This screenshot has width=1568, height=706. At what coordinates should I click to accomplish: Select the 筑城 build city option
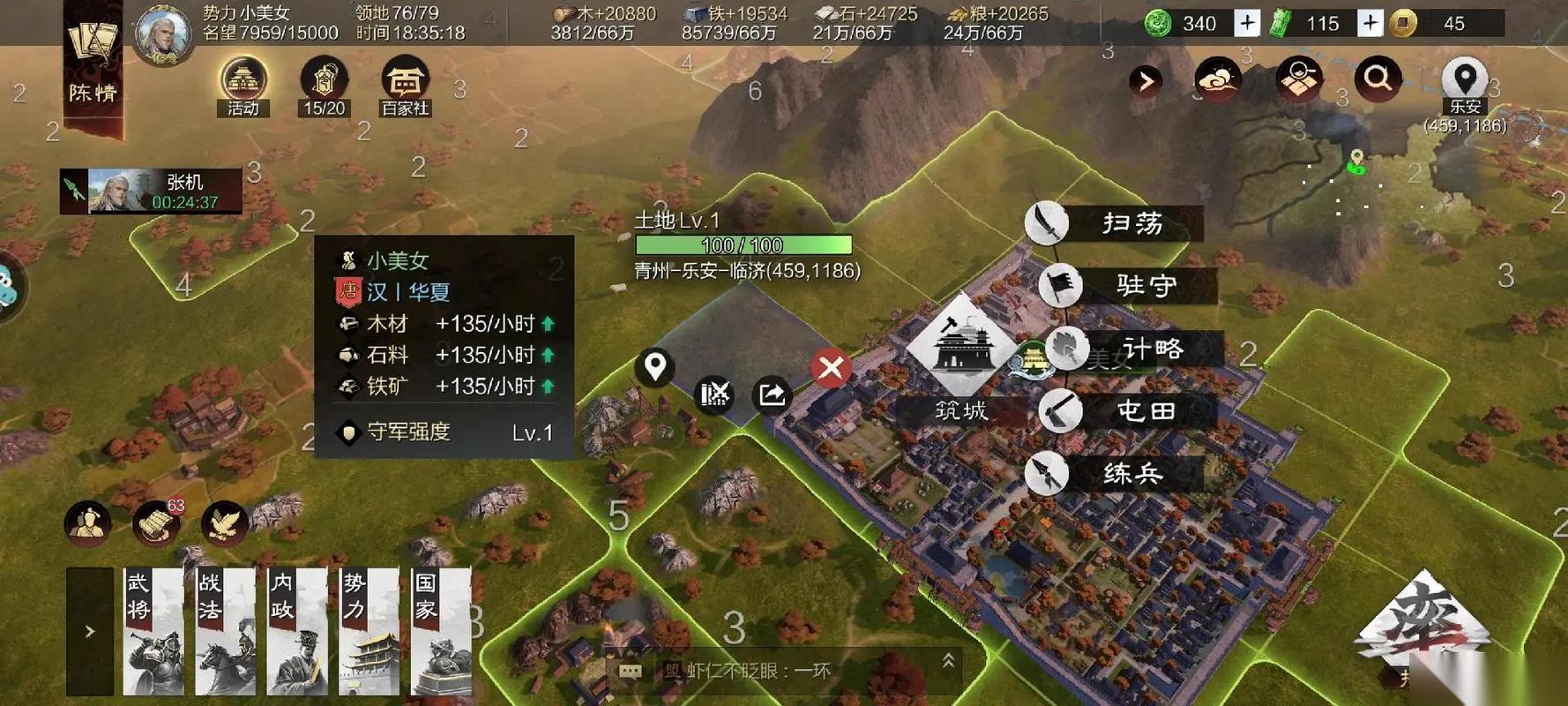[x=961, y=357]
